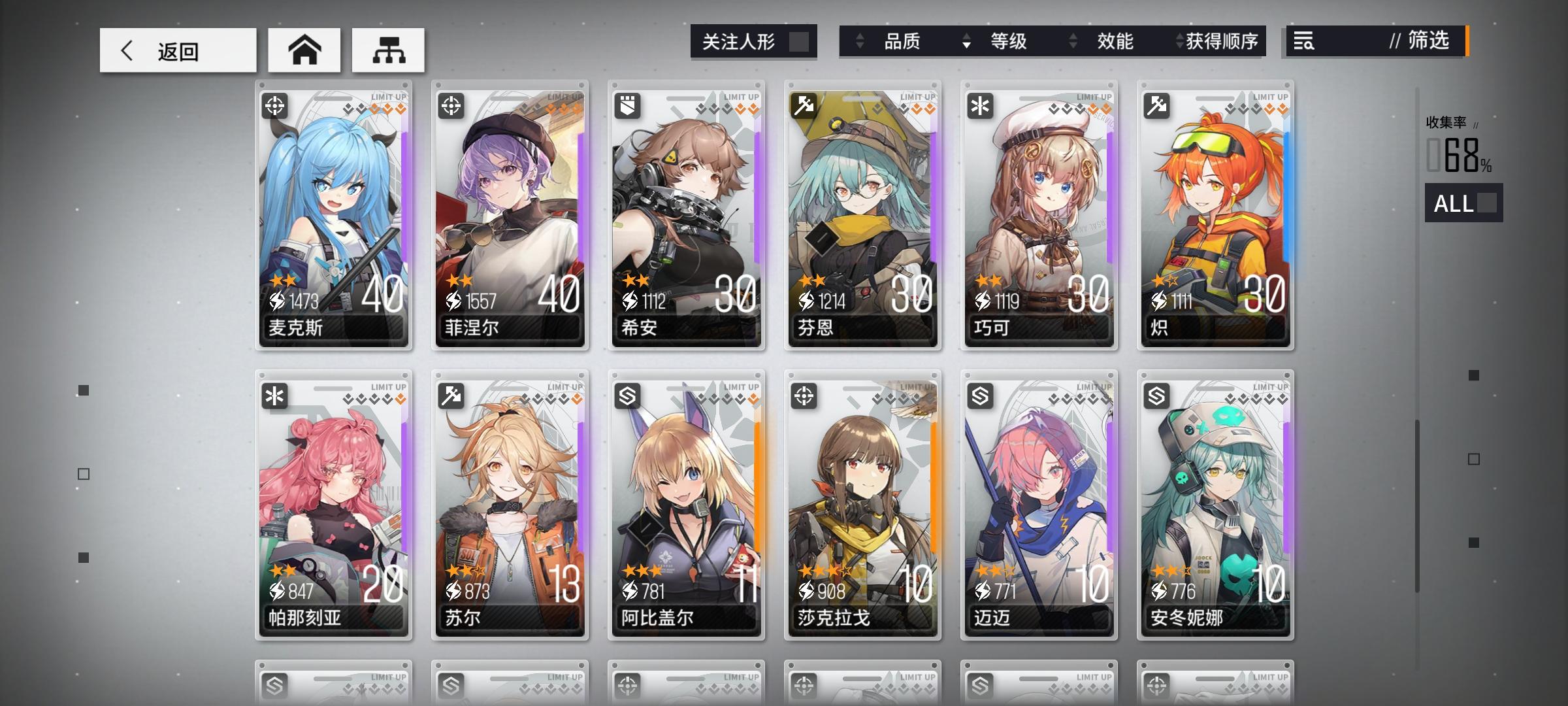This screenshot has width=1568, height=706.
Task: Click the 返回 back button
Action: [x=178, y=49]
